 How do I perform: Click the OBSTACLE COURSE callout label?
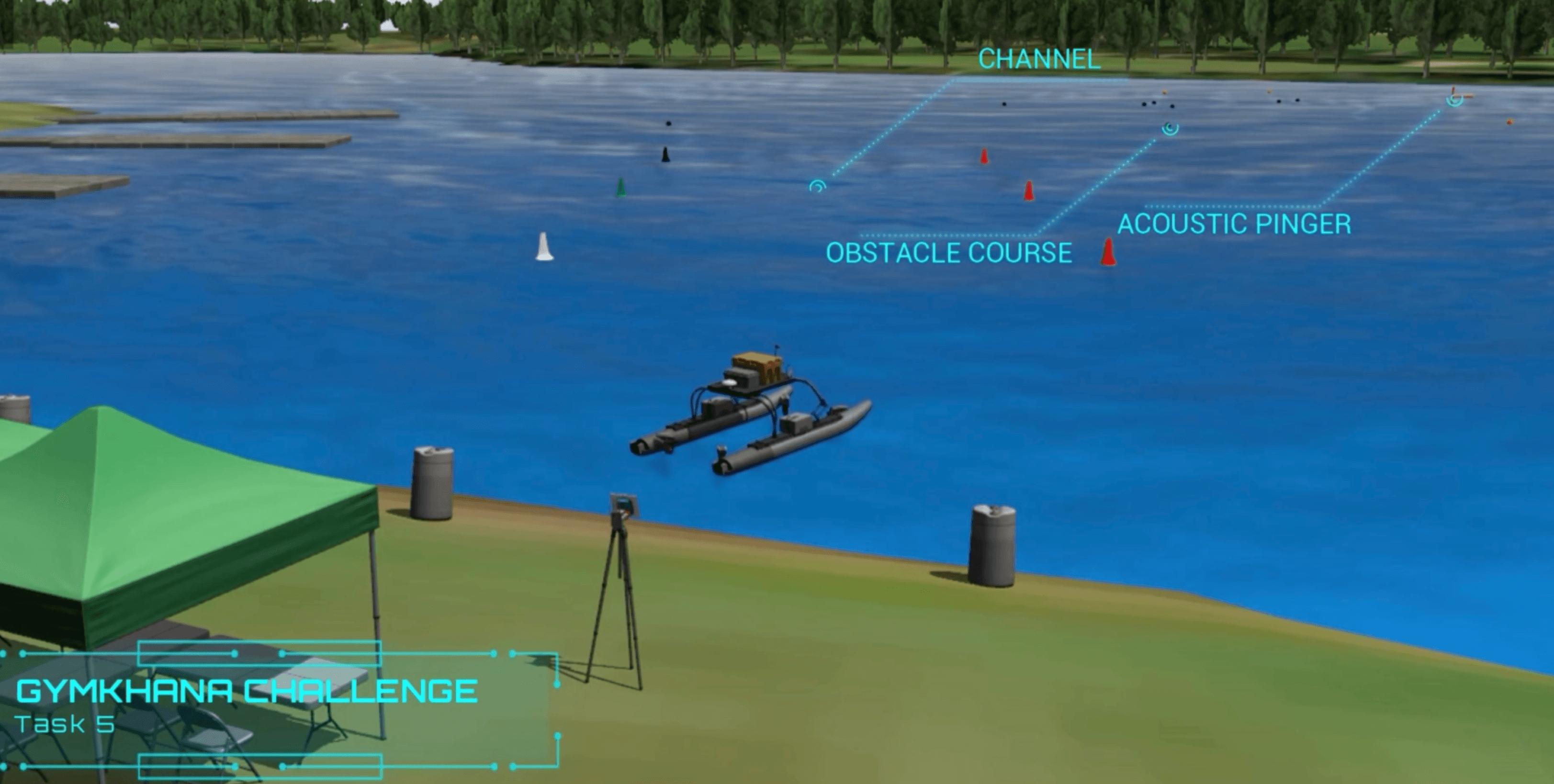(x=948, y=253)
